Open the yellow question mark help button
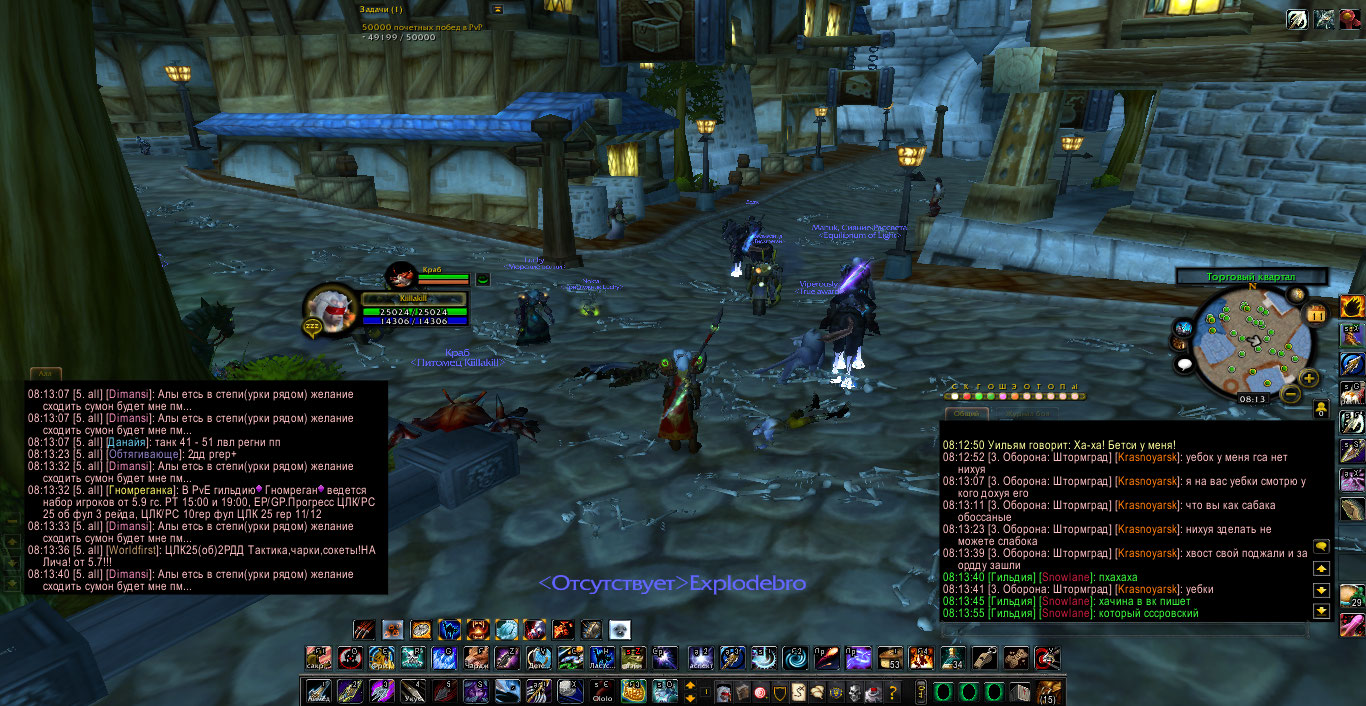1366x706 pixels. [x=893, y=692]
